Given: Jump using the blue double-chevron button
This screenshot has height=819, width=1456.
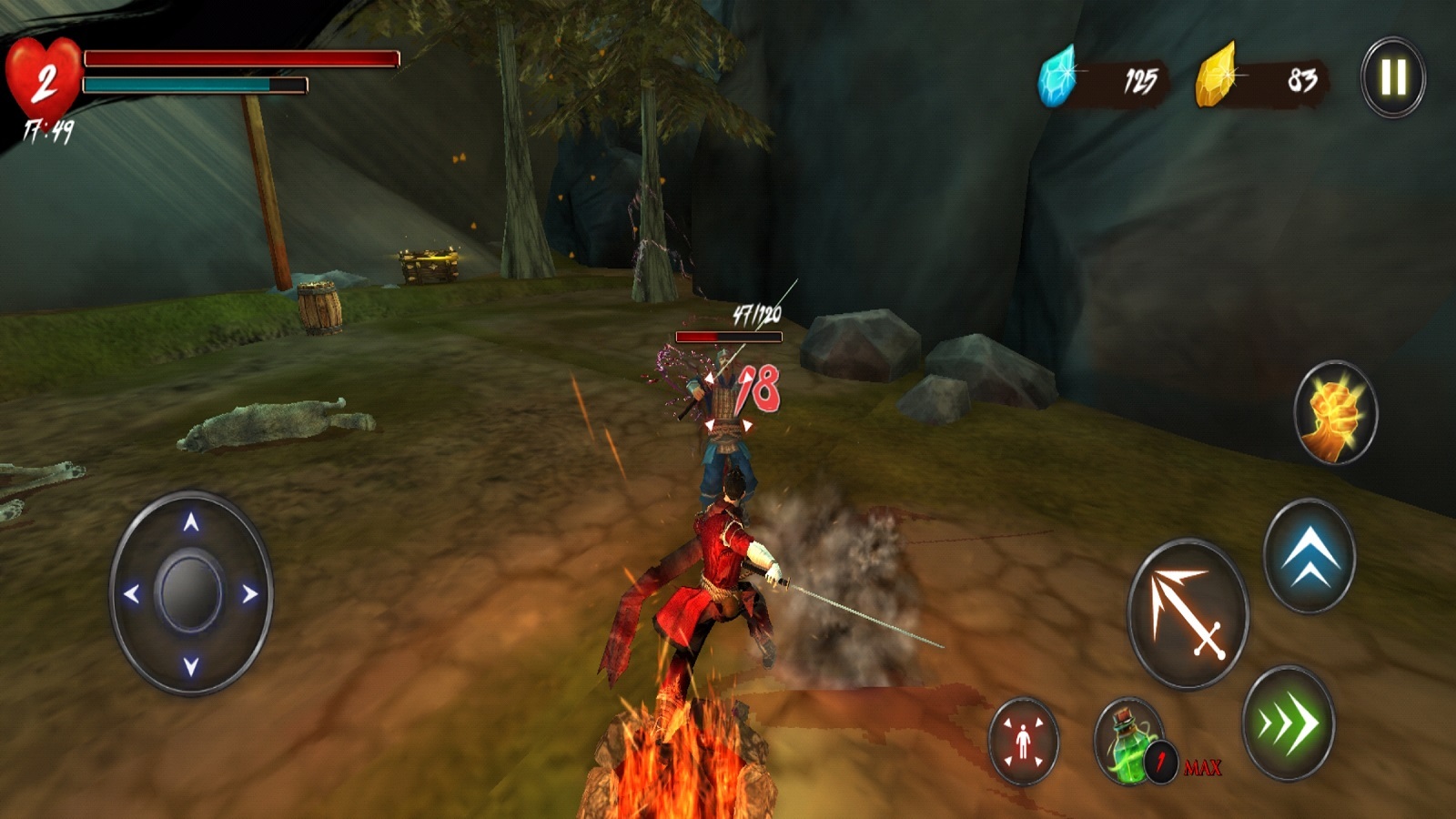Looking at the screenshot, I should (1309, 556).
